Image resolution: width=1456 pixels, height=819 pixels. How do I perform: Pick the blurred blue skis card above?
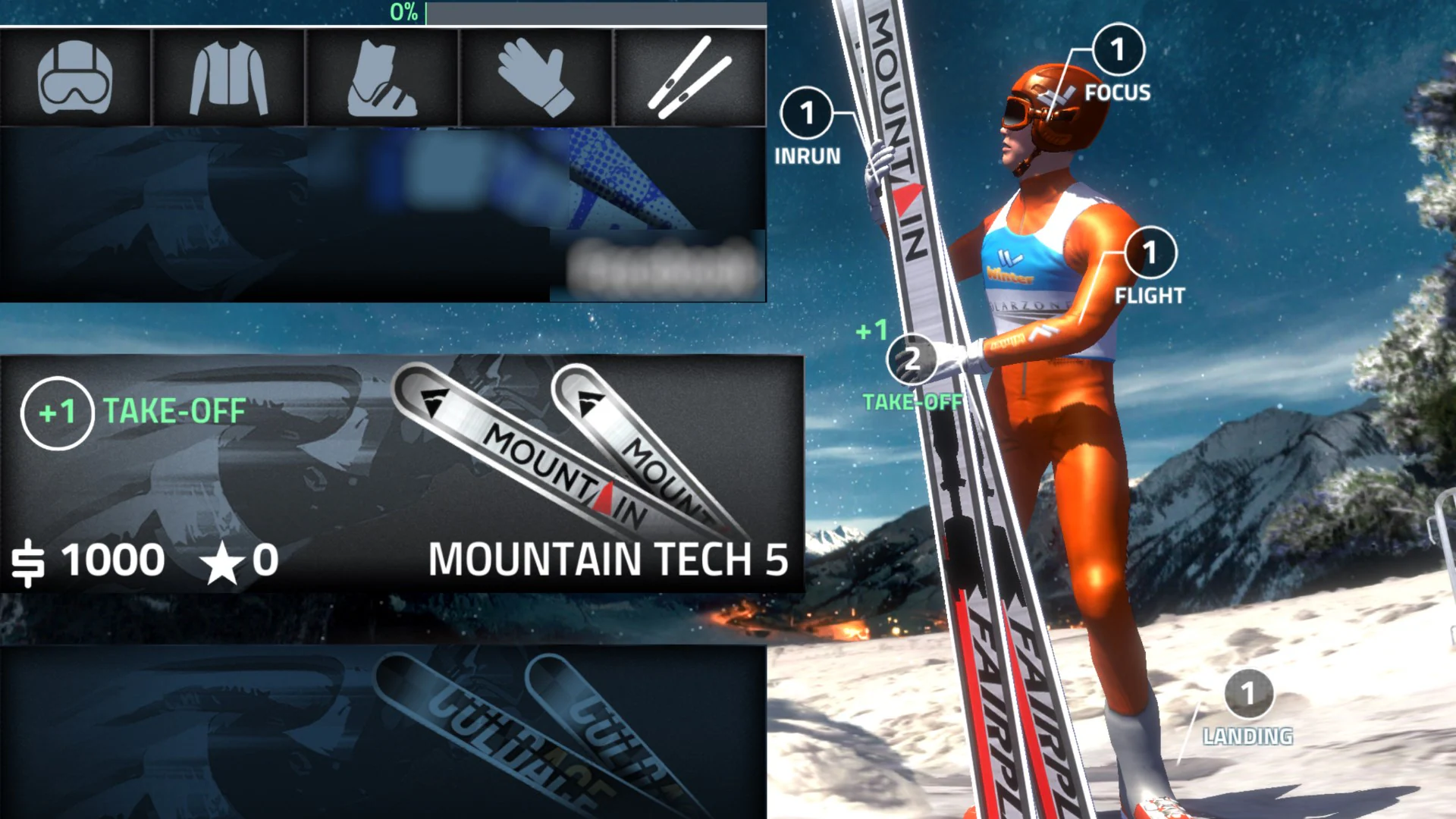(383, 215)
